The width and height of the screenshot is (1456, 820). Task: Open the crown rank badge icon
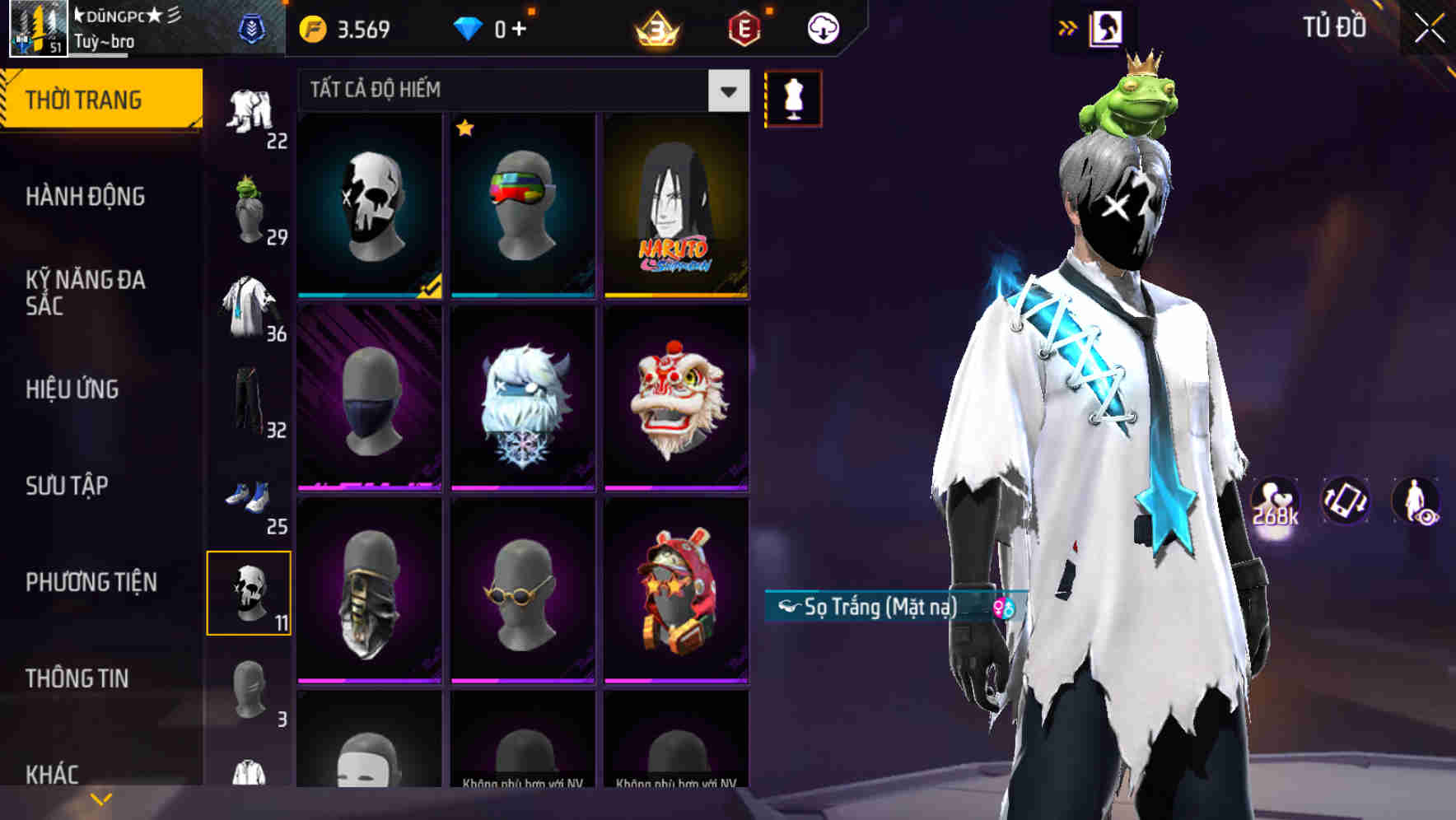pos(656,26)
